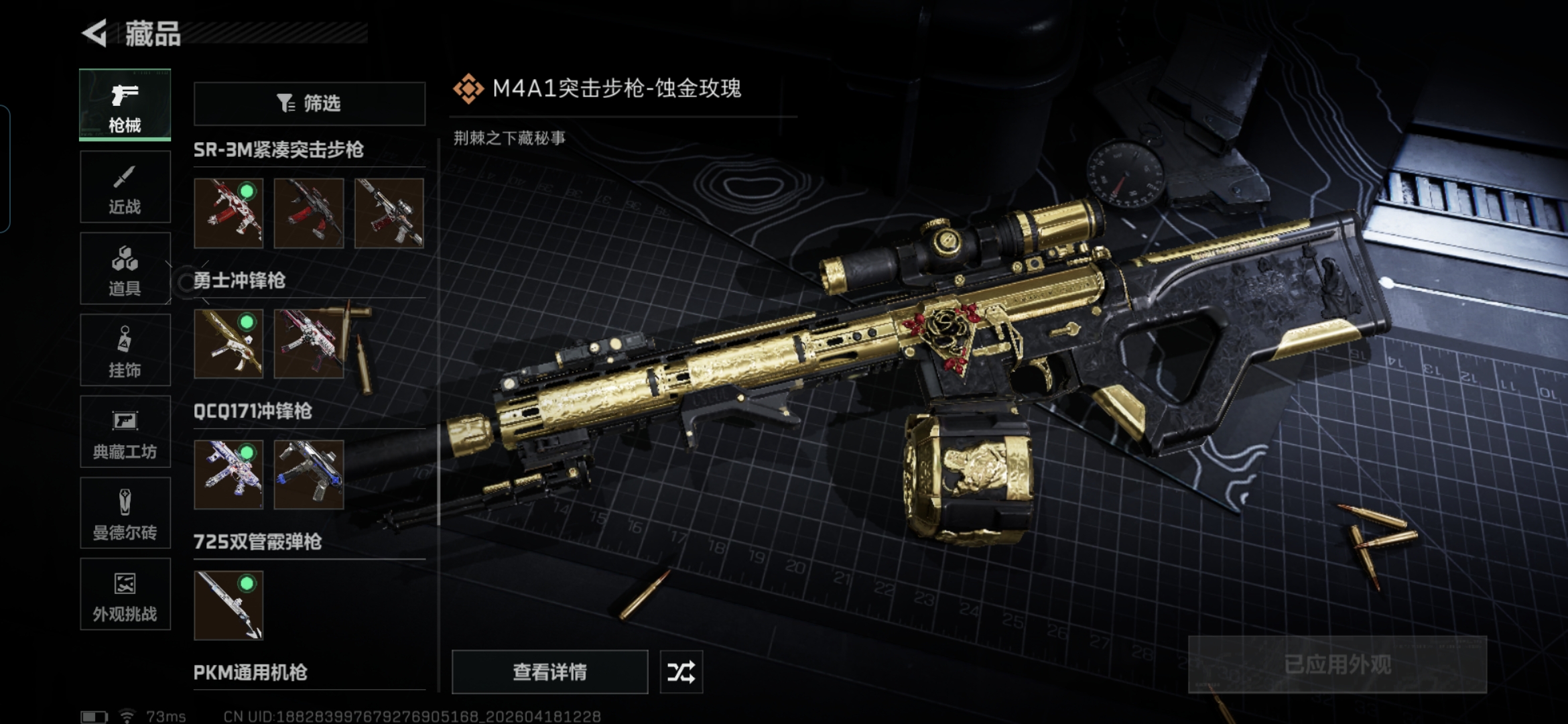Switch to the 曼德尔砖 tab
Screen dimensions: 1568x724
pos(125,514)
